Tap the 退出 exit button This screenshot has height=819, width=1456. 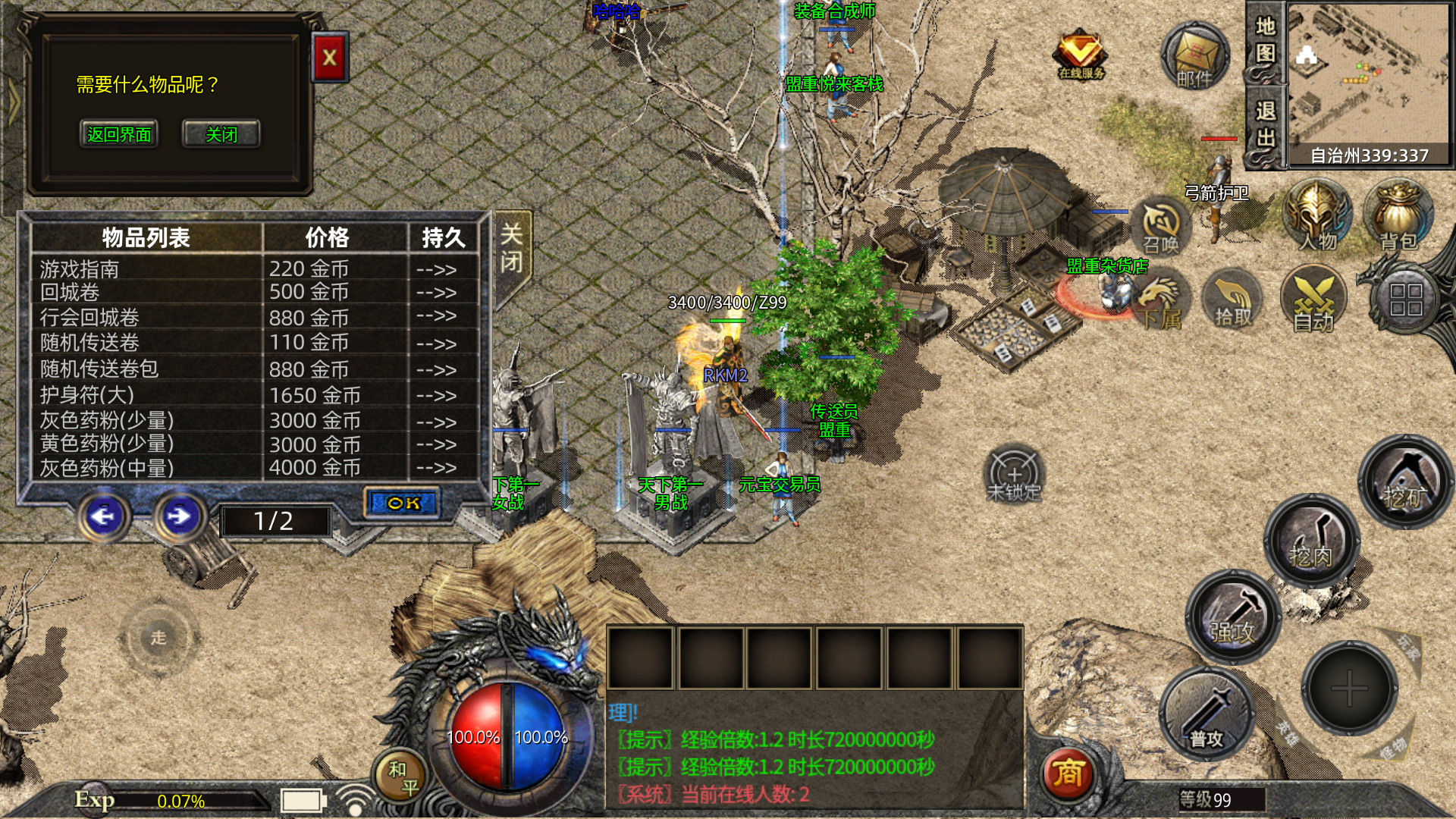[1264, 125]
